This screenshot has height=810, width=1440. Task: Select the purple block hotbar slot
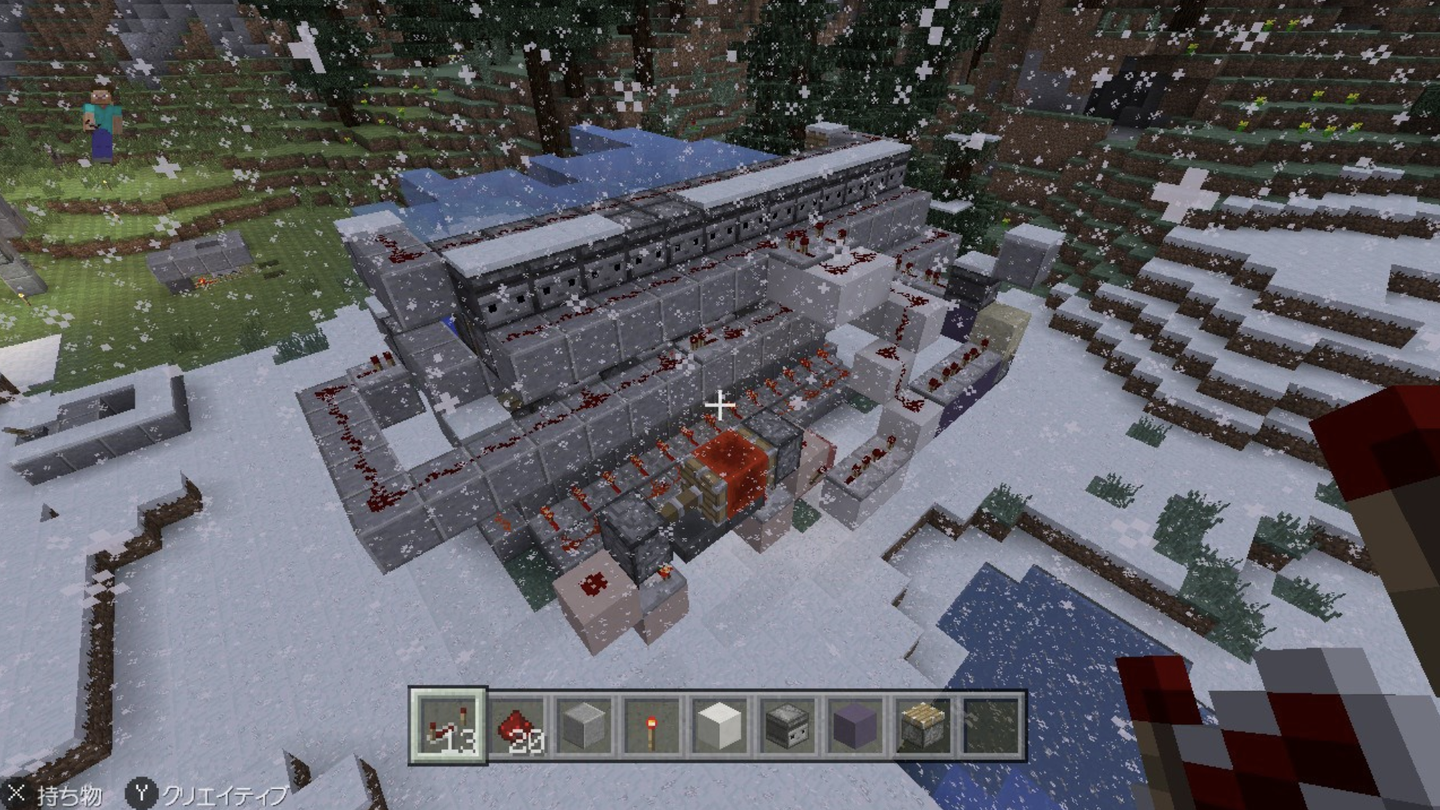856,725
